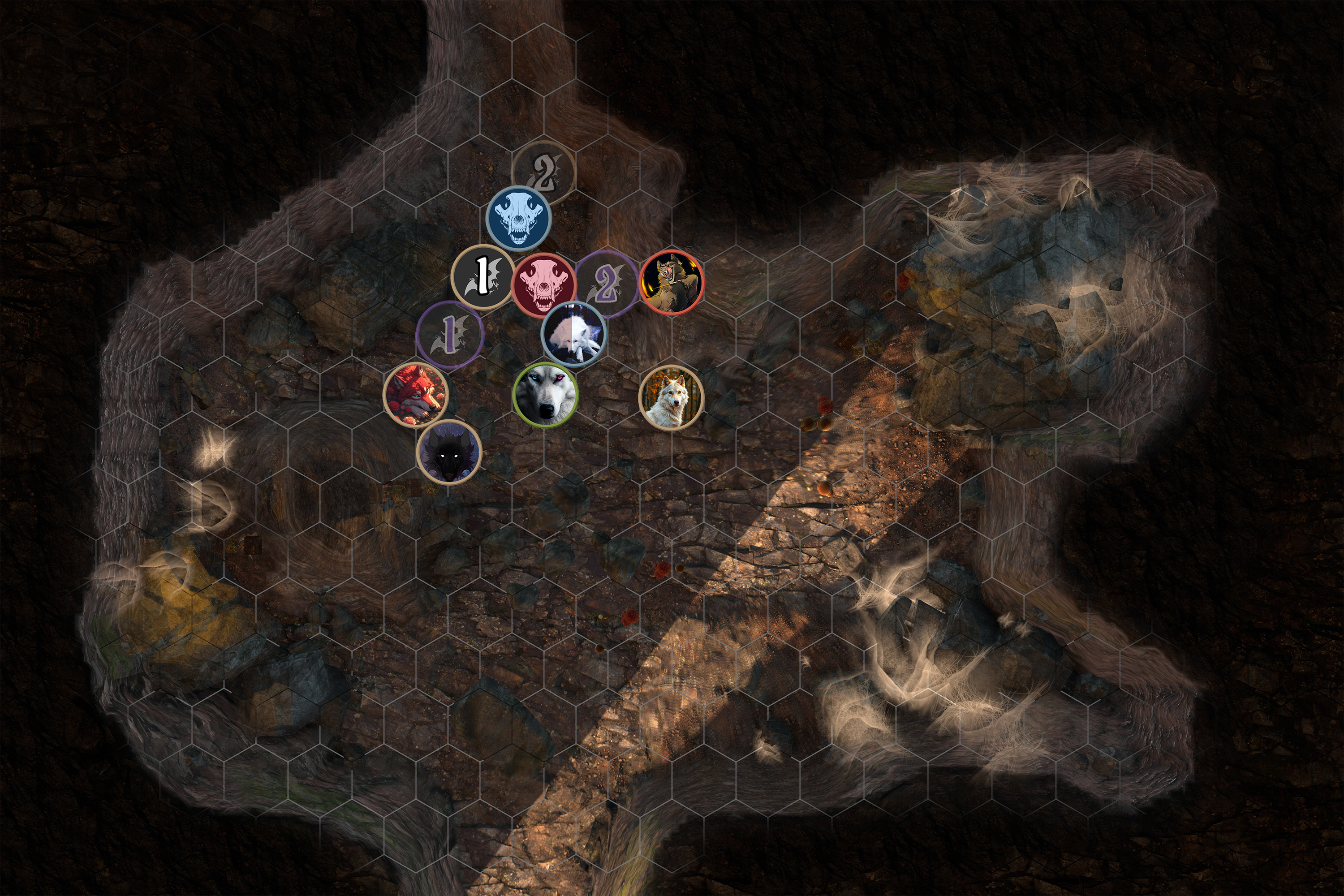Select the blue wolf skull token
Image resolution: width=1344 pixels, height=896 pixels.
(x=518, y=218)
